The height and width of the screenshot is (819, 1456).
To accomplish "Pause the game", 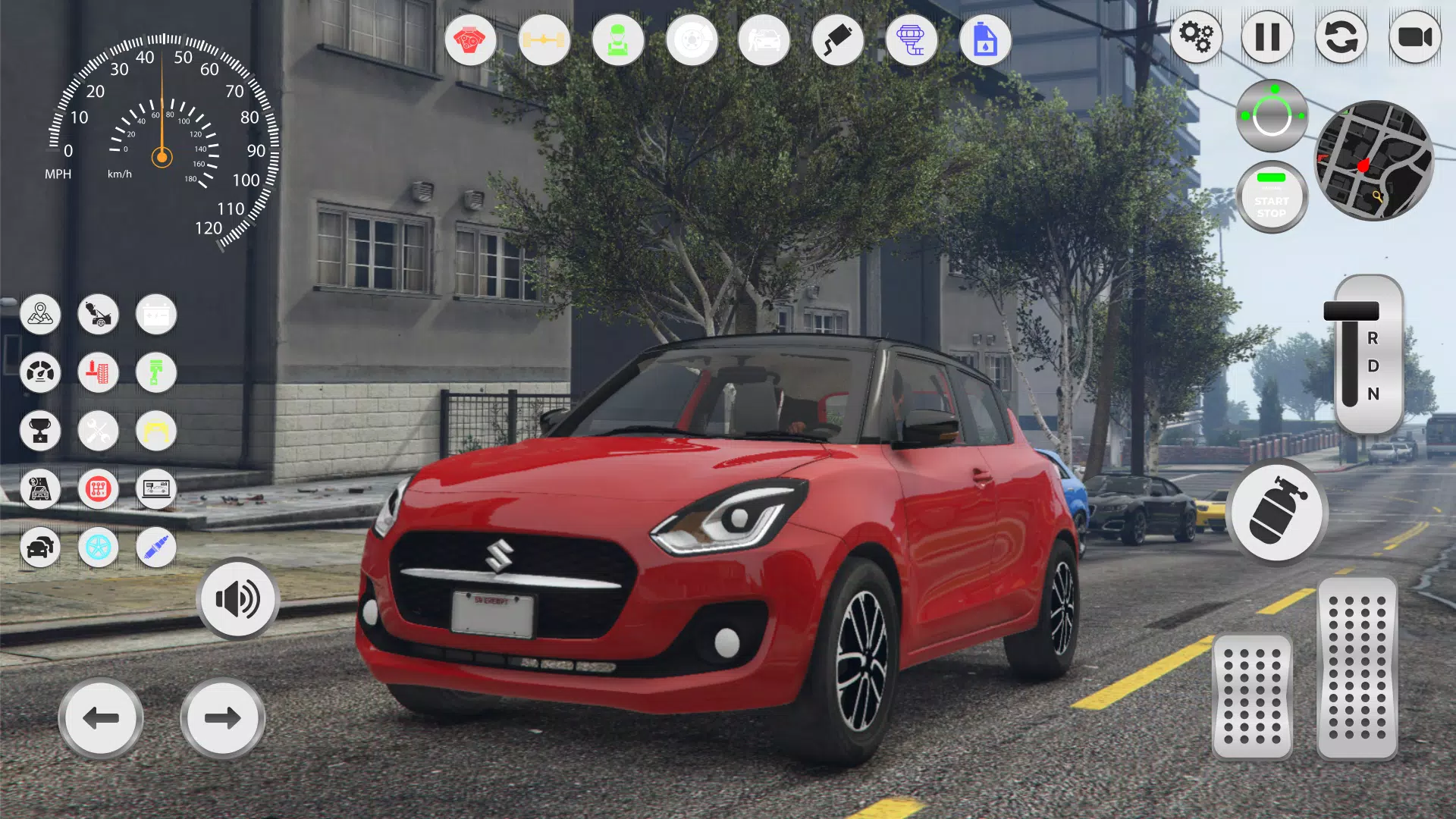I will (1269, 36).
